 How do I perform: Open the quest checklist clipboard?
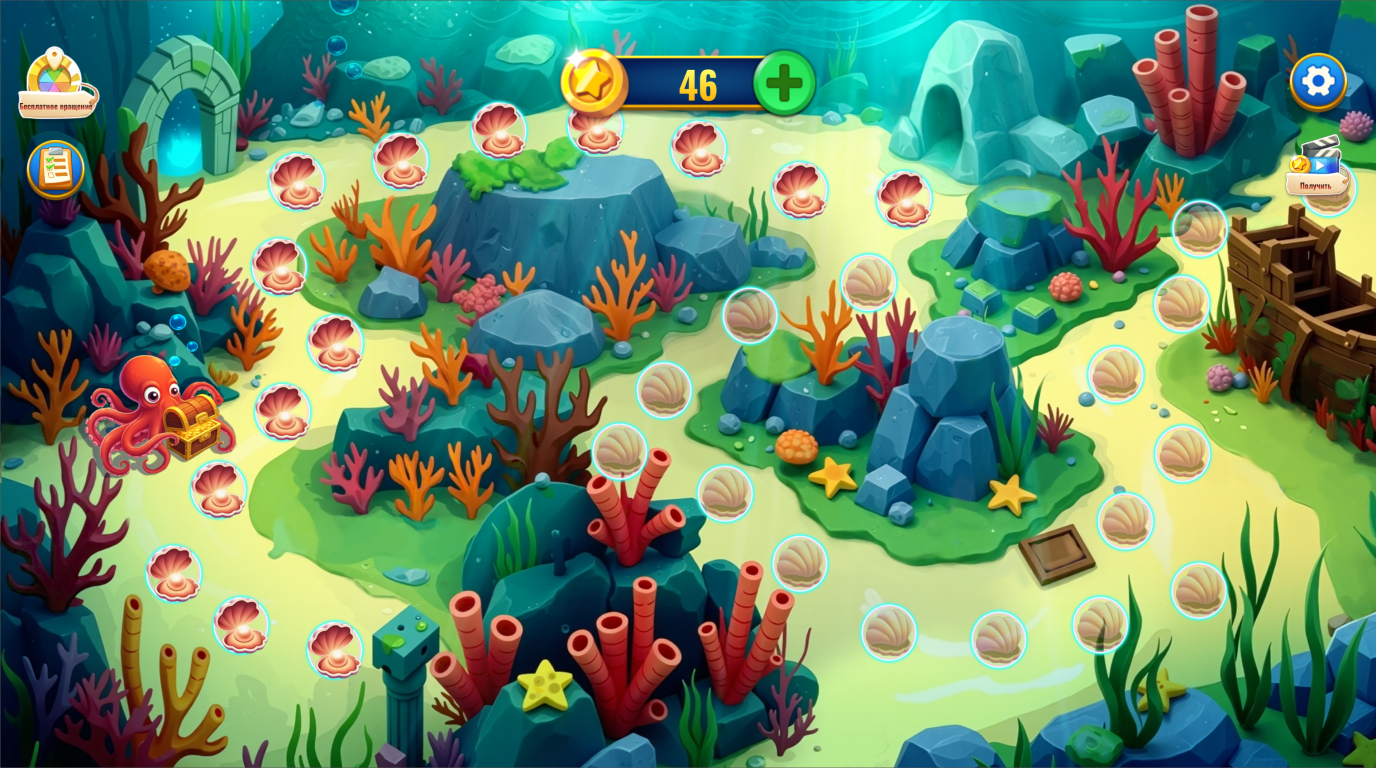(x=55, y=170)
